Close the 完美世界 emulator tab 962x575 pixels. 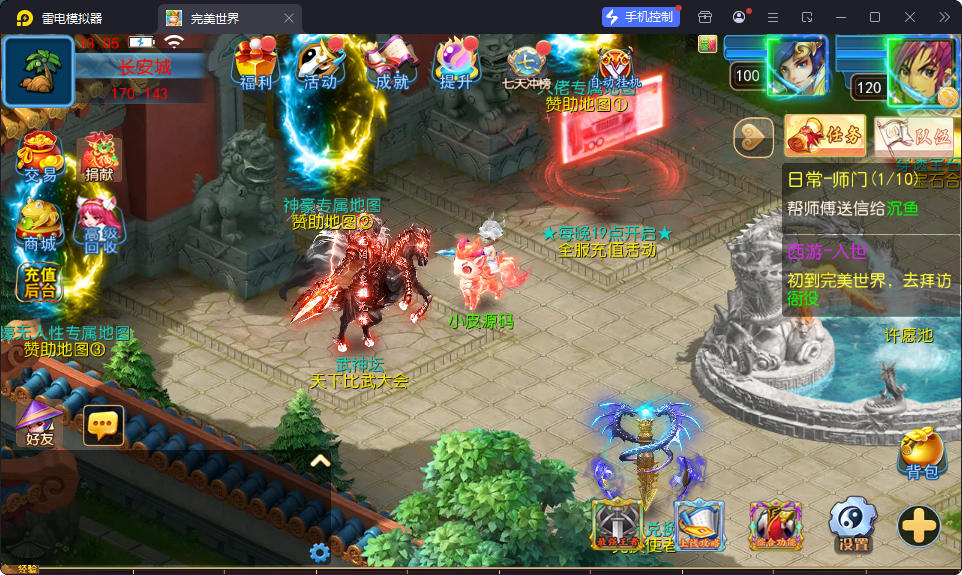[x=289, y=18]
